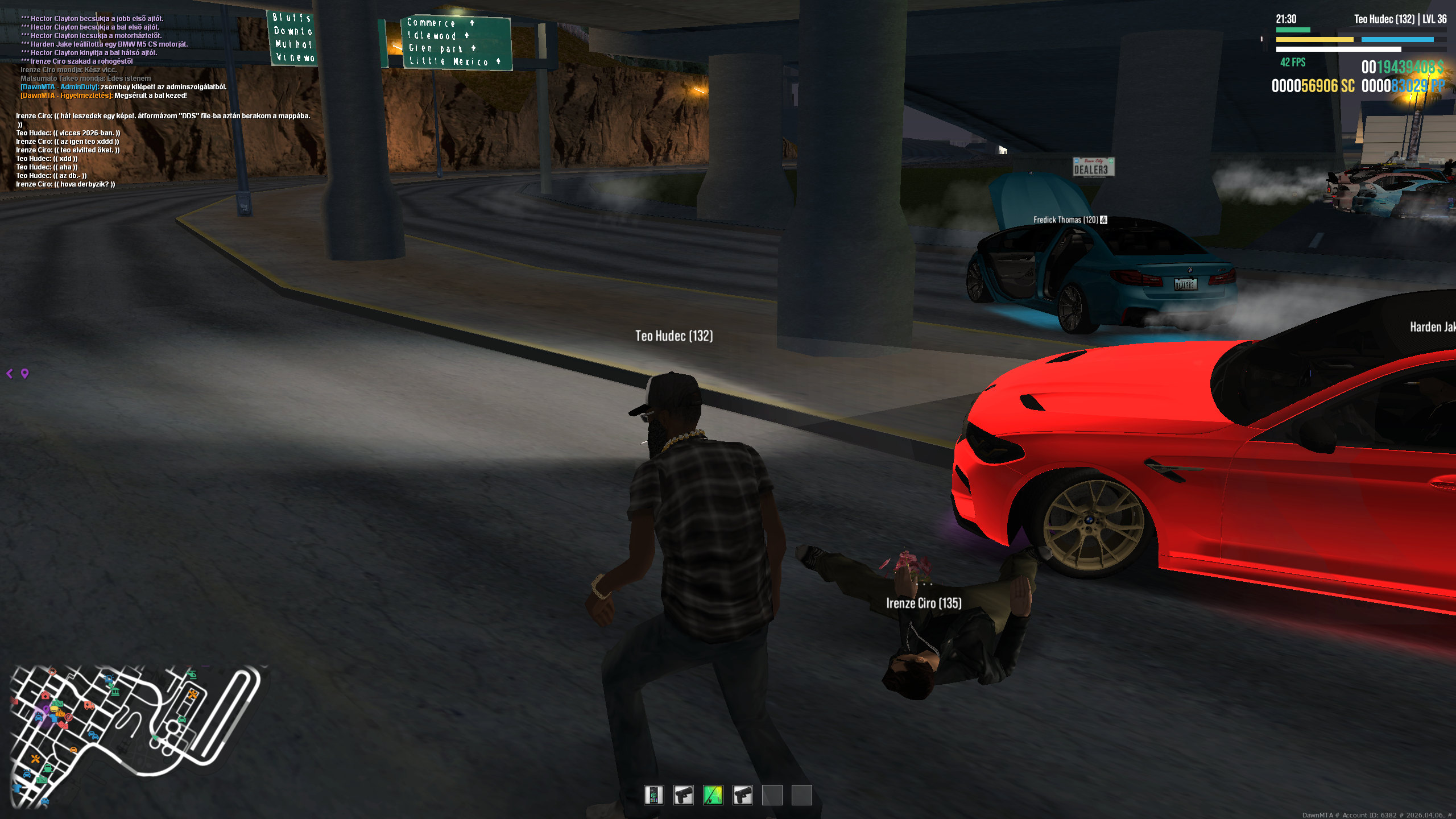Choose the blue police siren minimap marker
The width and height of the screenshot is (1456, 819).
(109, 679)
